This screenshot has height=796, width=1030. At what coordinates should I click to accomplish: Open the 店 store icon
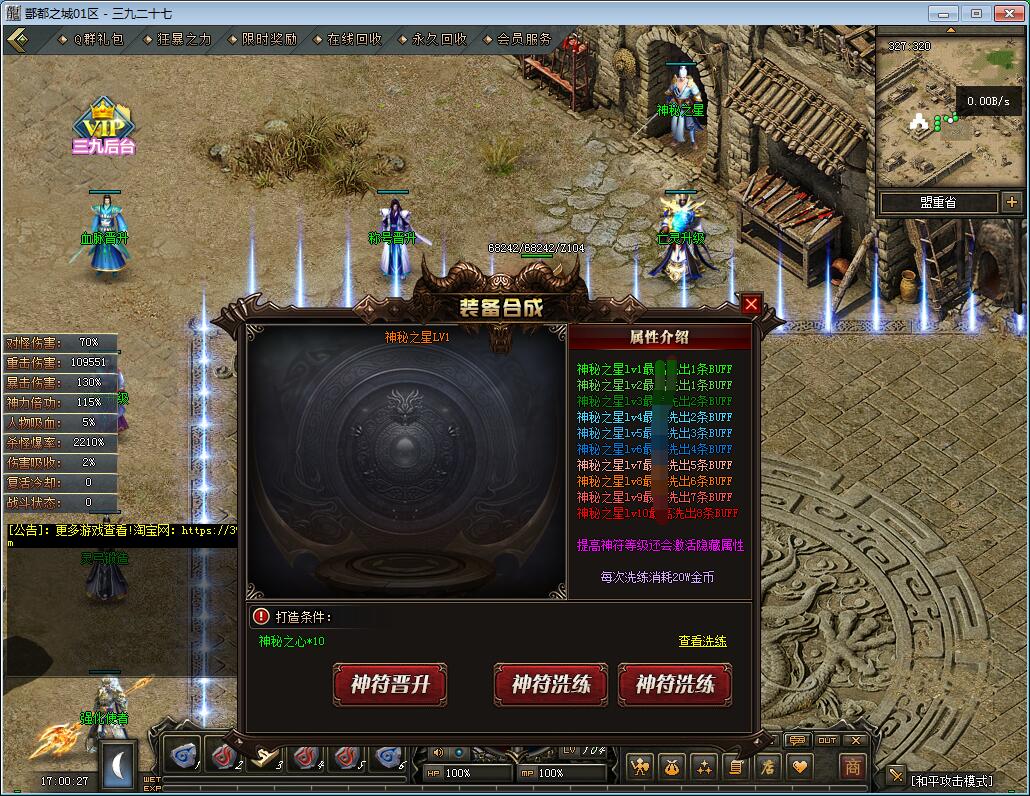768,767
